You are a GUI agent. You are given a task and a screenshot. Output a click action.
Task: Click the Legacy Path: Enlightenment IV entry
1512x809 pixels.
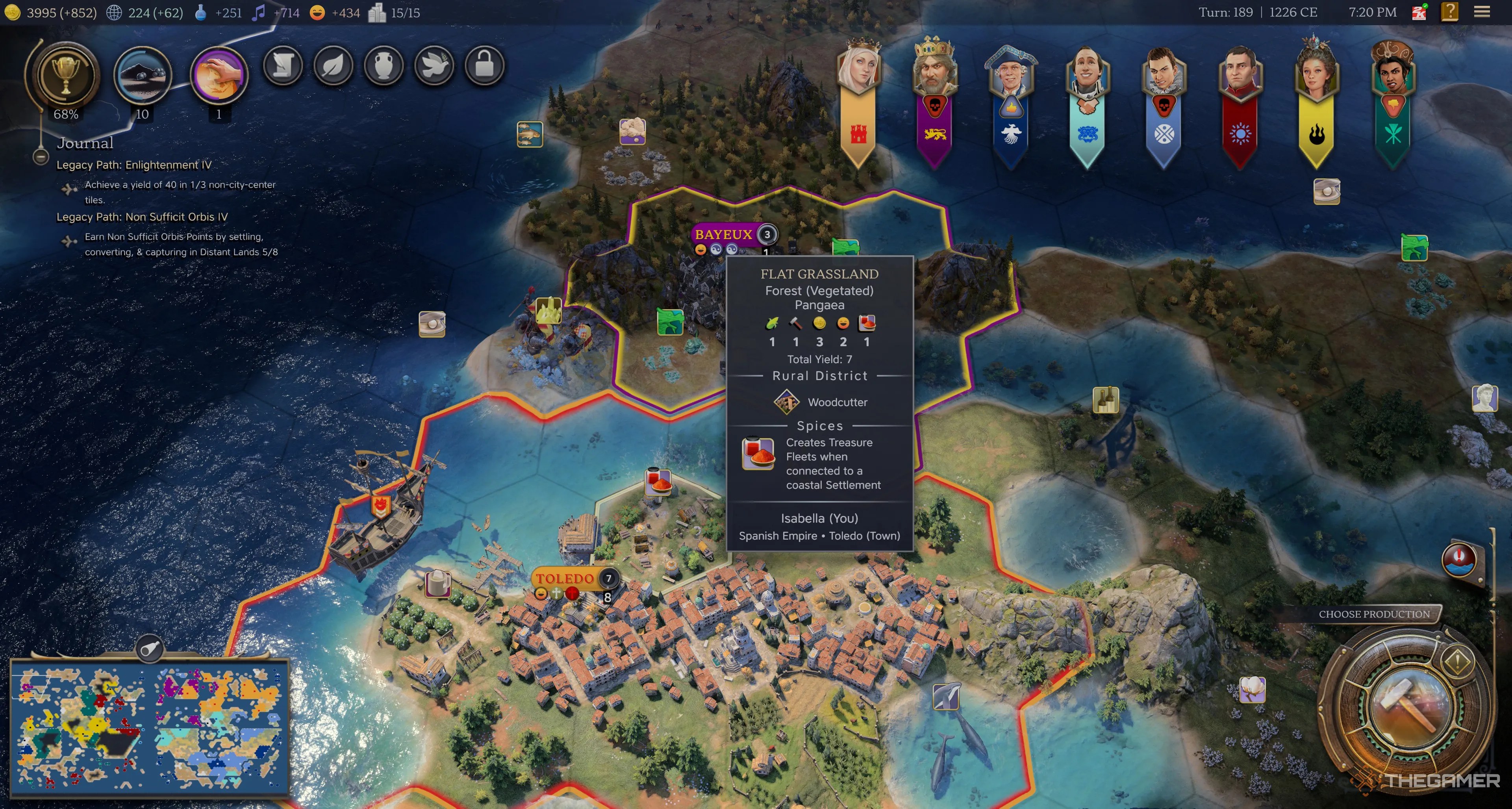pyautogui.click(x=134, y=165)
